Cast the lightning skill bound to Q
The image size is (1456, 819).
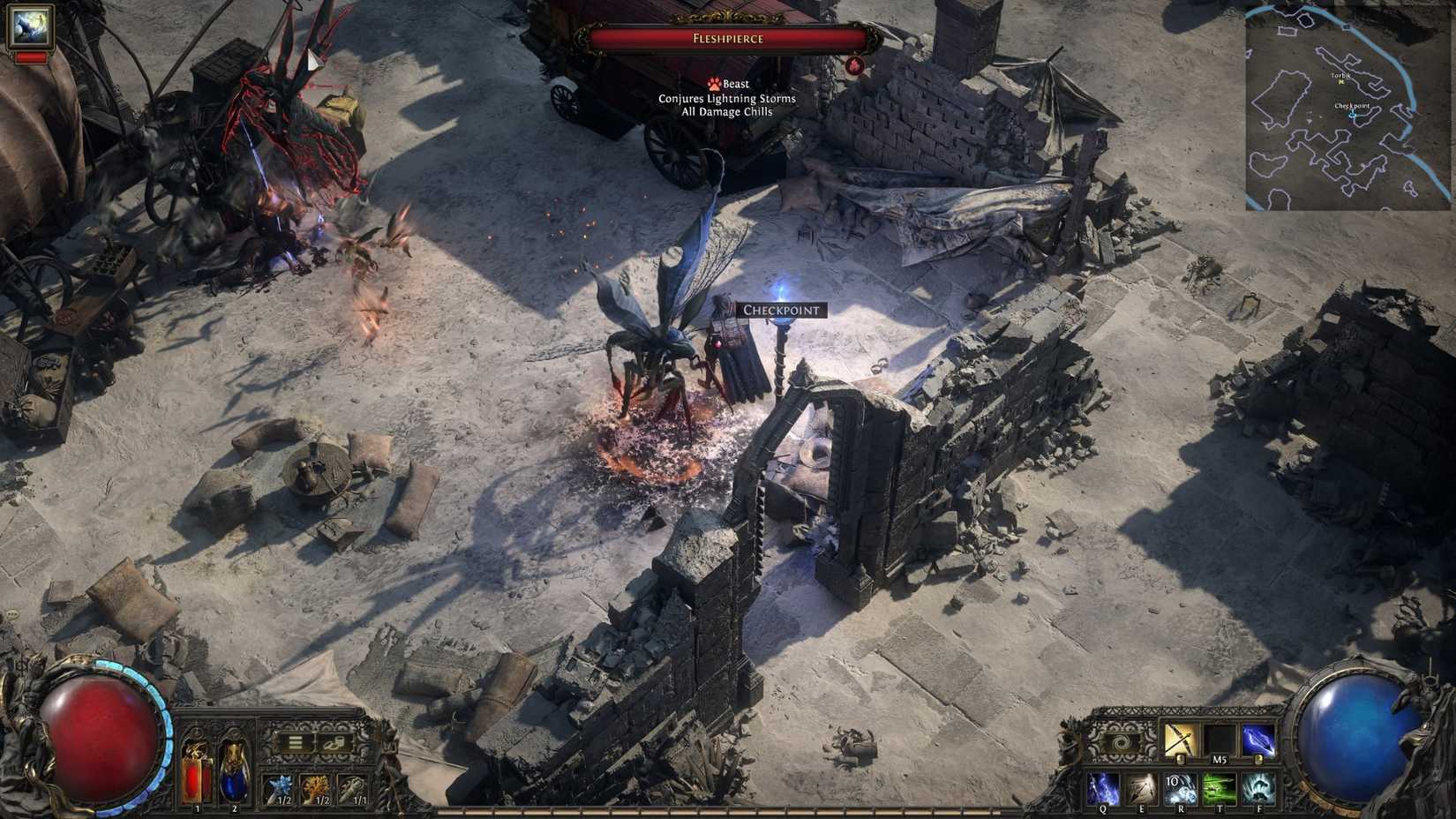click(x=1103, y=787)
